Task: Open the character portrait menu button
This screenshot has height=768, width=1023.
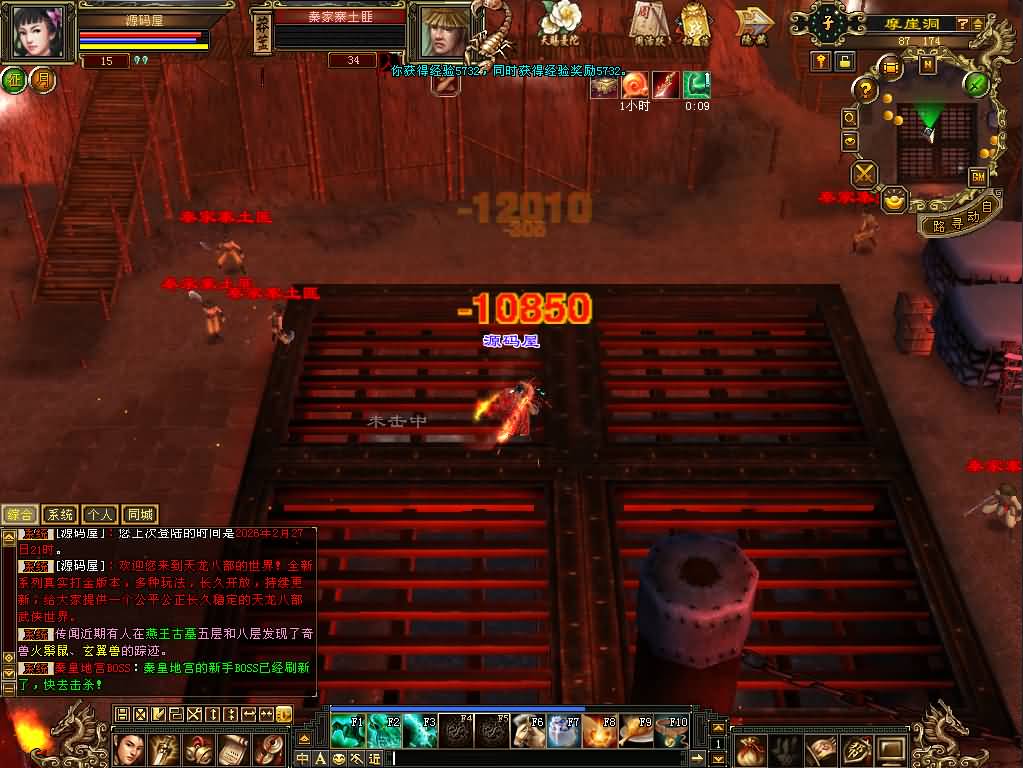Action: point(130,748)
